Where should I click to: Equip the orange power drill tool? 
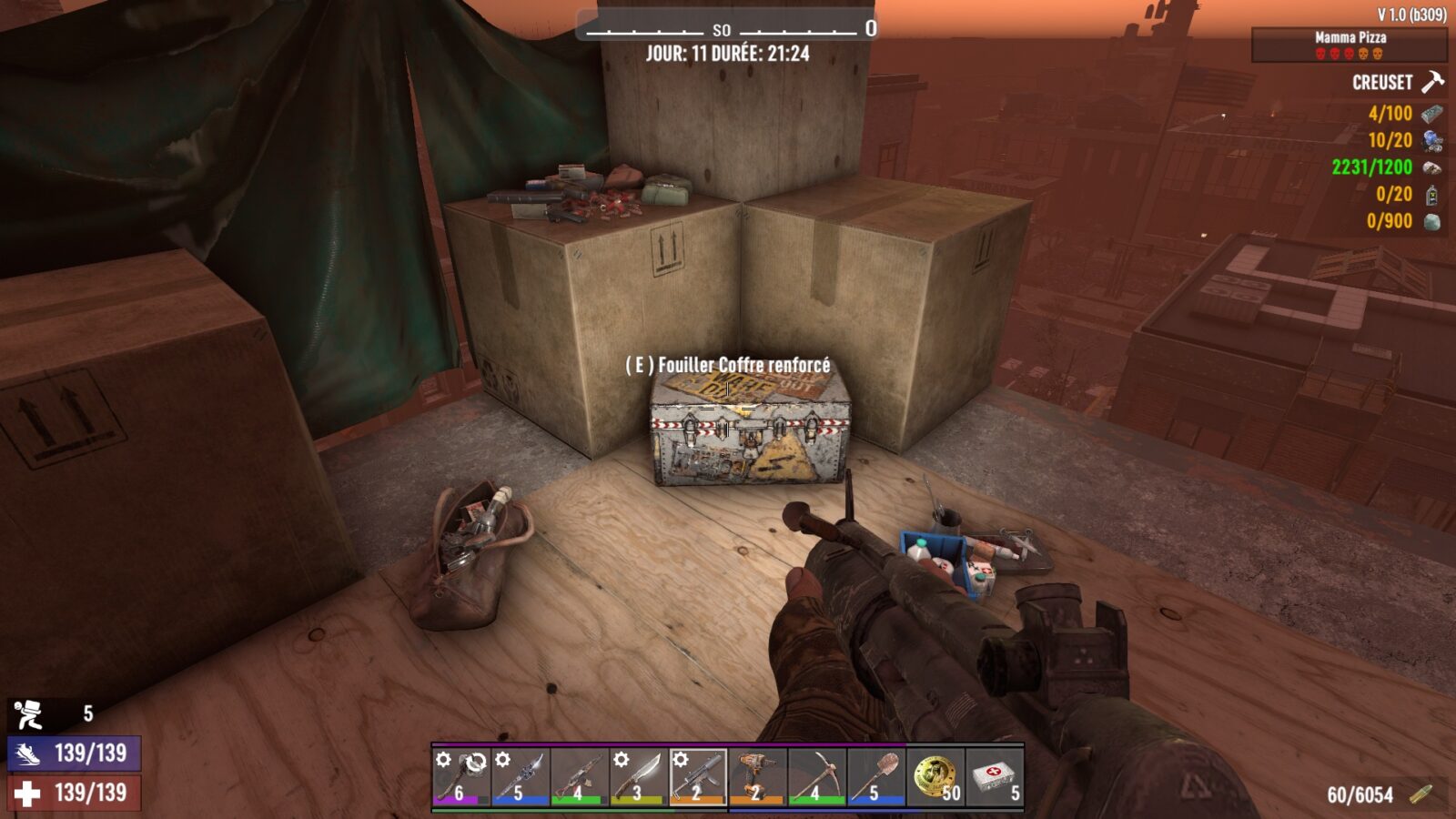pyautogui.click(x=757, y=776)
